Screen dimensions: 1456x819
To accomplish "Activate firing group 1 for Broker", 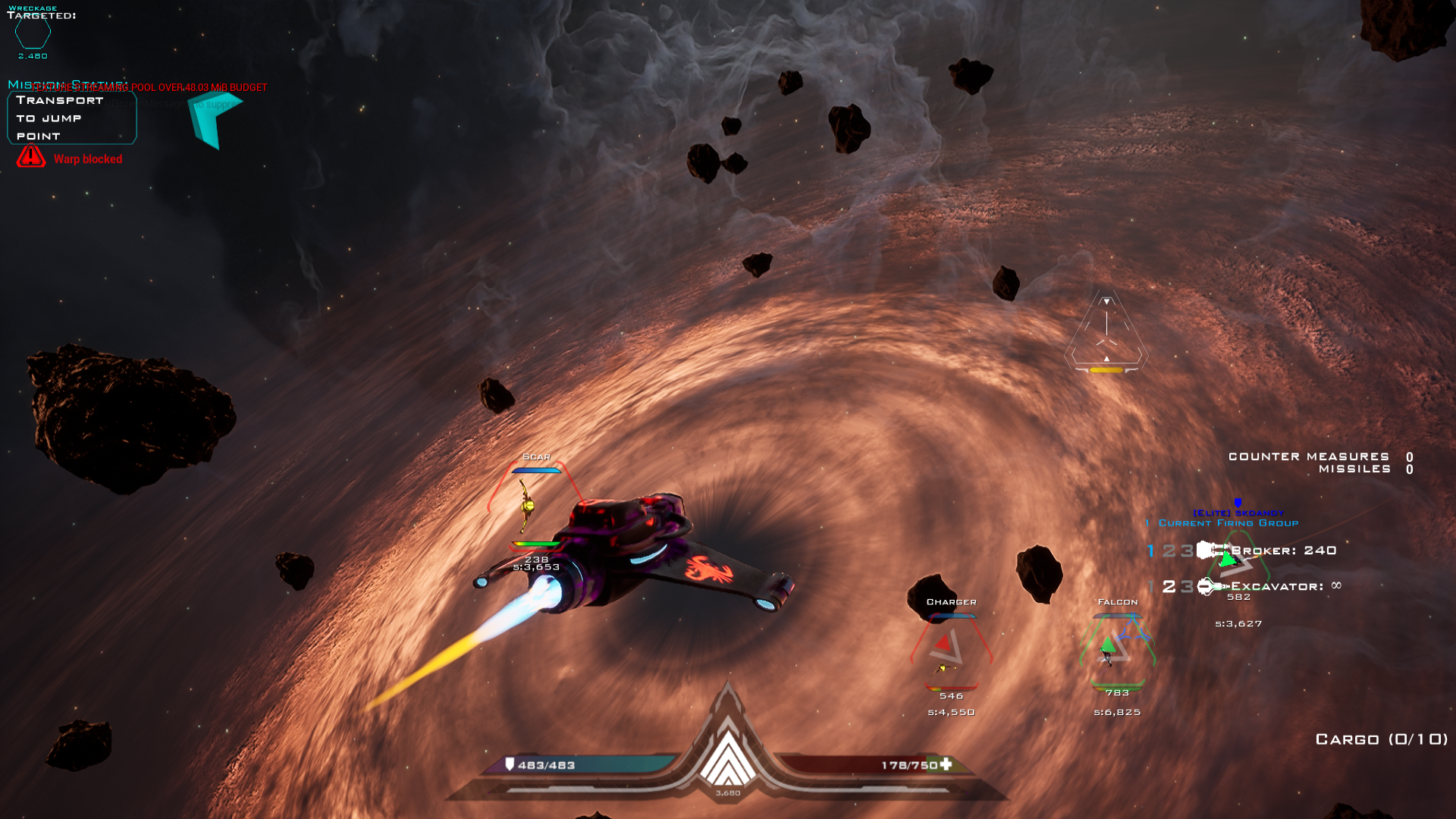I will [x=1149, y=551].
